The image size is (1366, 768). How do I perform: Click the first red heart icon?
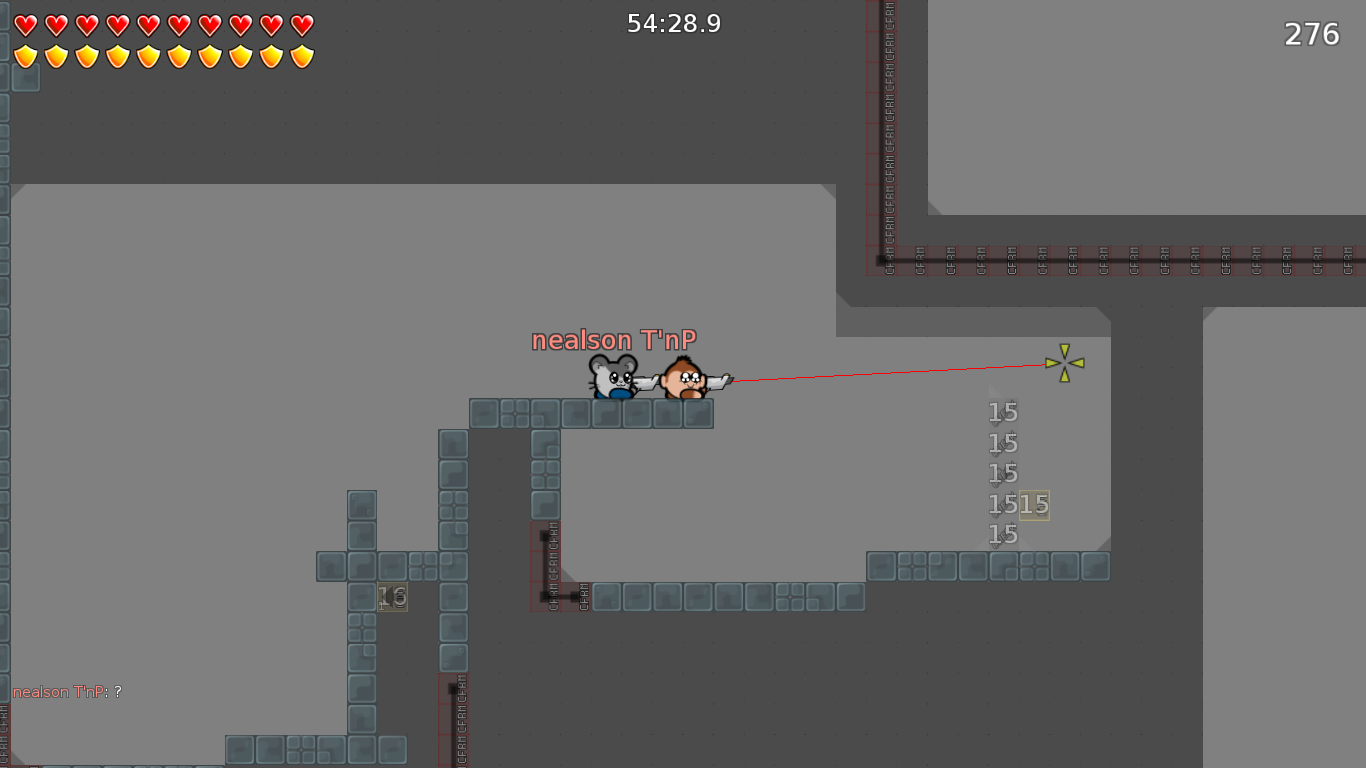coord(25,25)
